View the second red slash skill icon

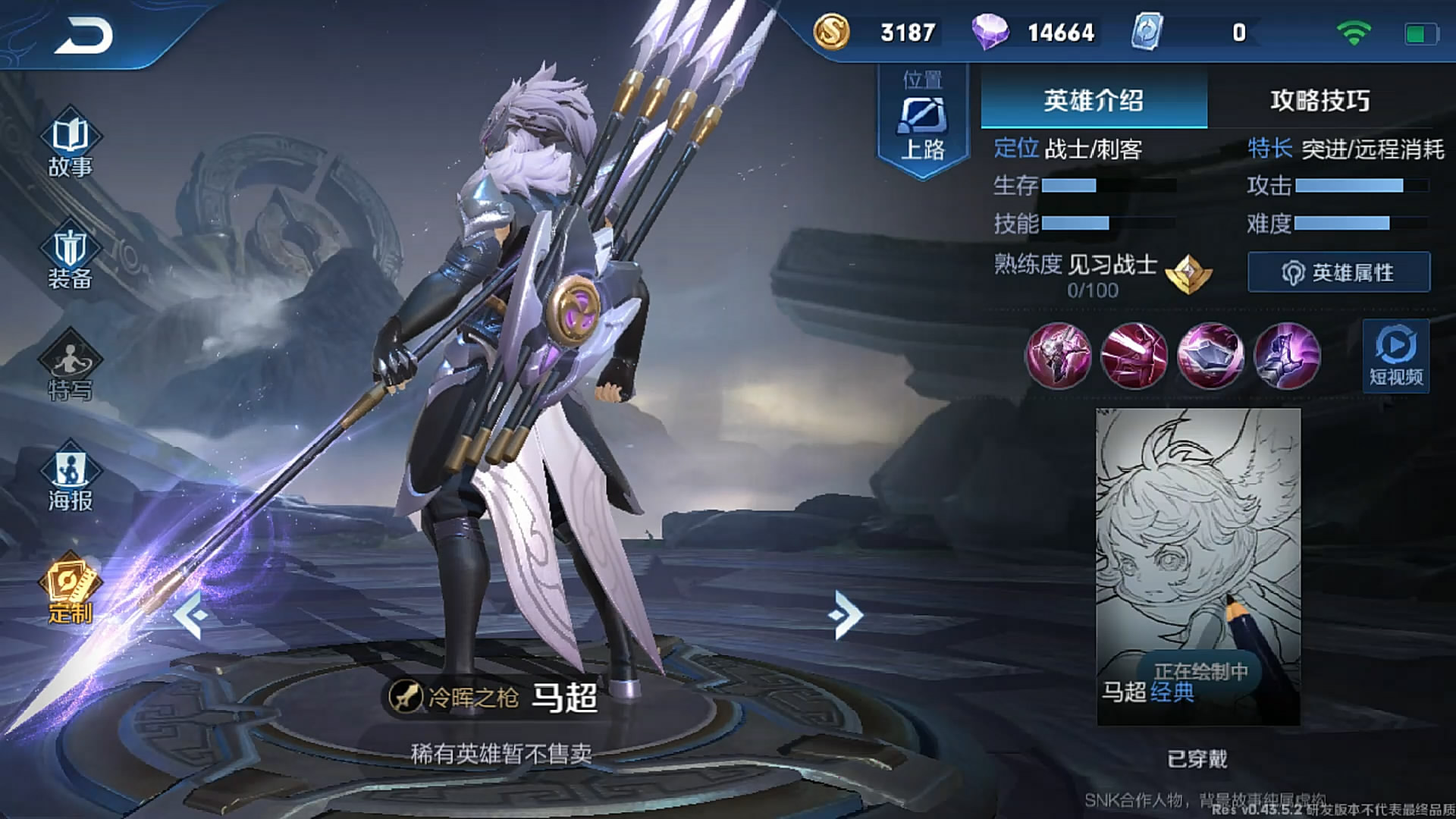(1134, 356)
